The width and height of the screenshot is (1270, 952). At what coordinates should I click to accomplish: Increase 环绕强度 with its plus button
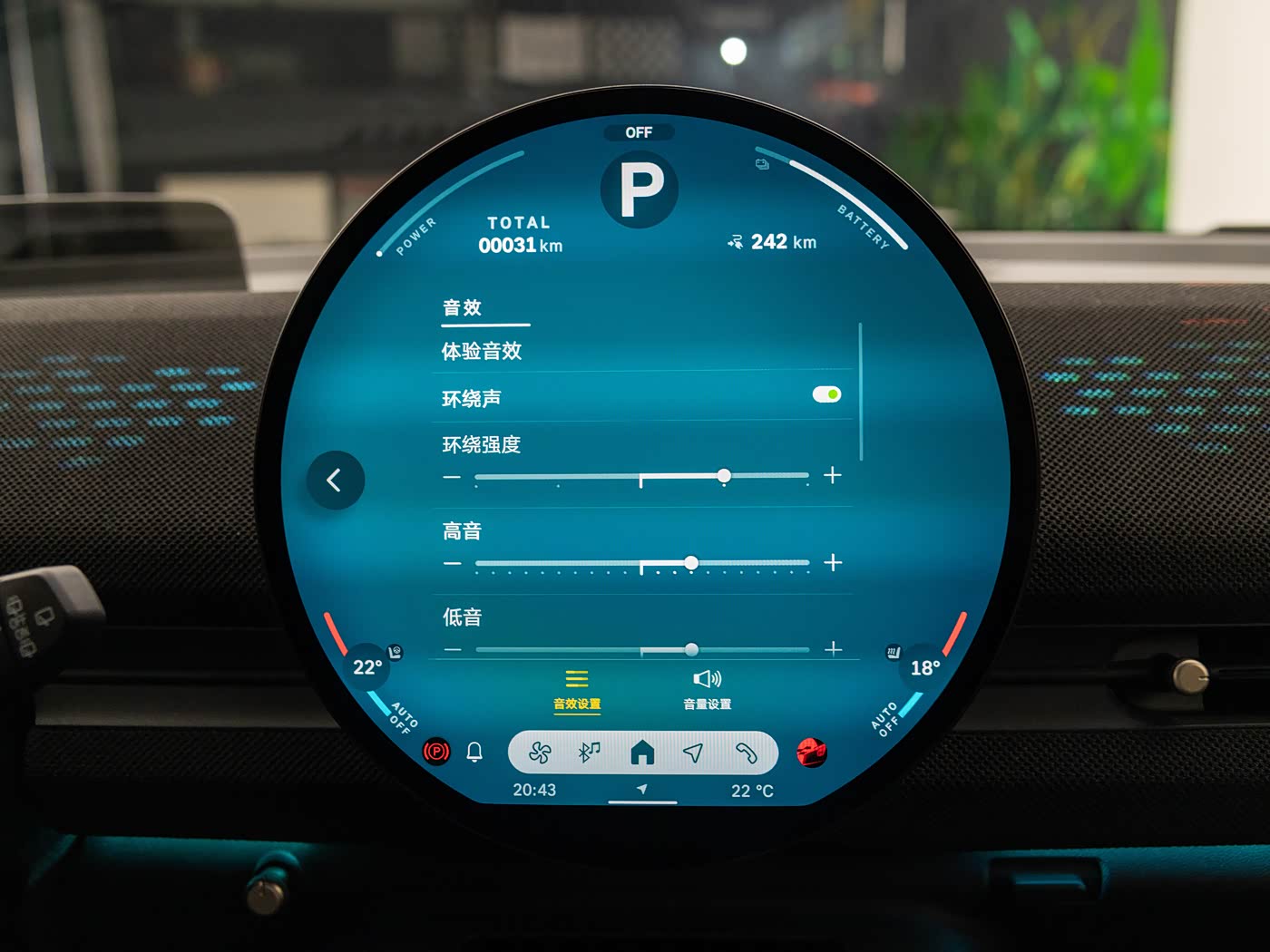coord(832,475)
